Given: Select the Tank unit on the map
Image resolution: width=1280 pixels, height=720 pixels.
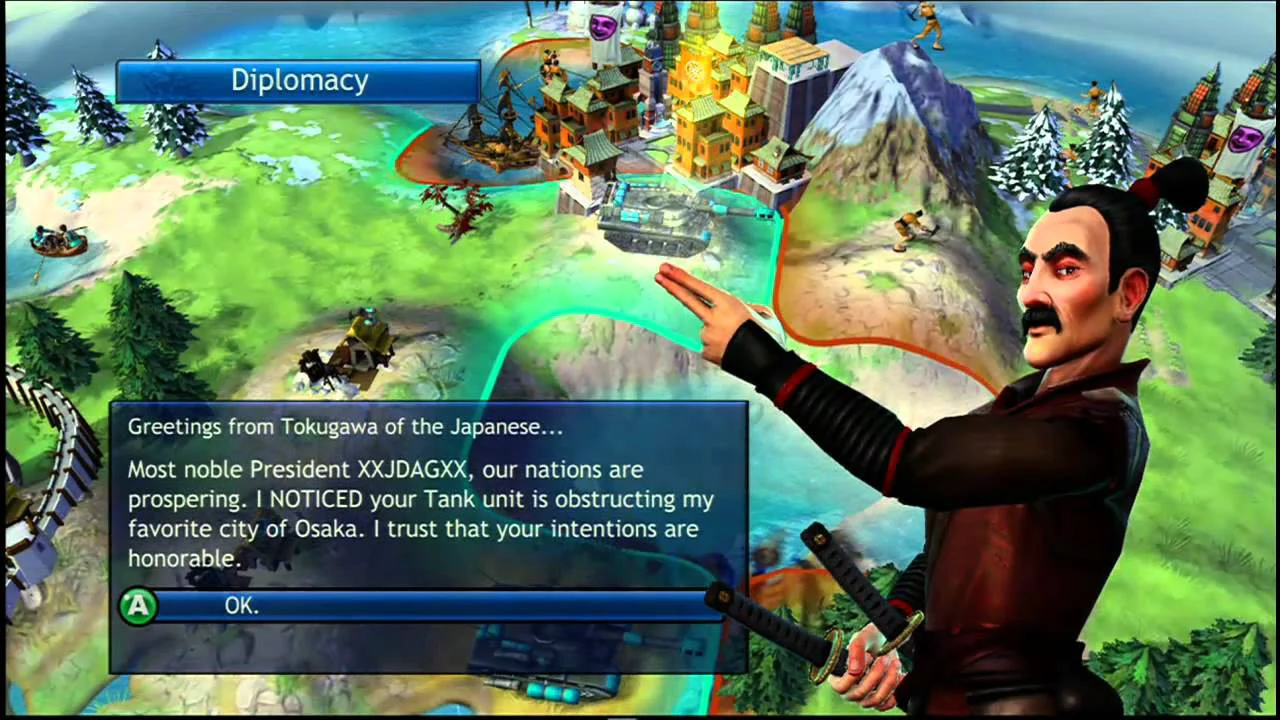Looking at the screenshot, I should [655, 215].
